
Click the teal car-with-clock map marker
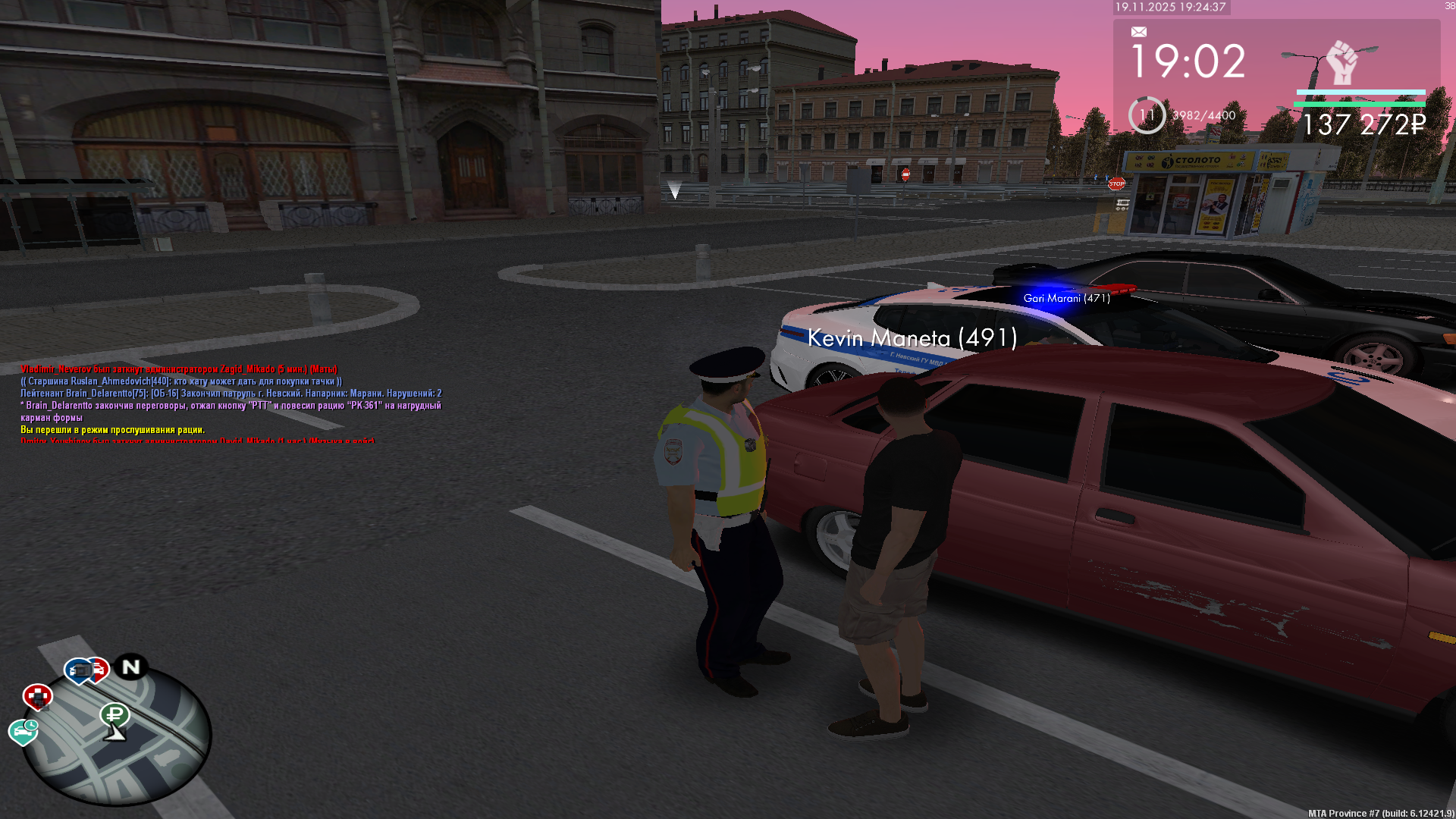[24, 731]
